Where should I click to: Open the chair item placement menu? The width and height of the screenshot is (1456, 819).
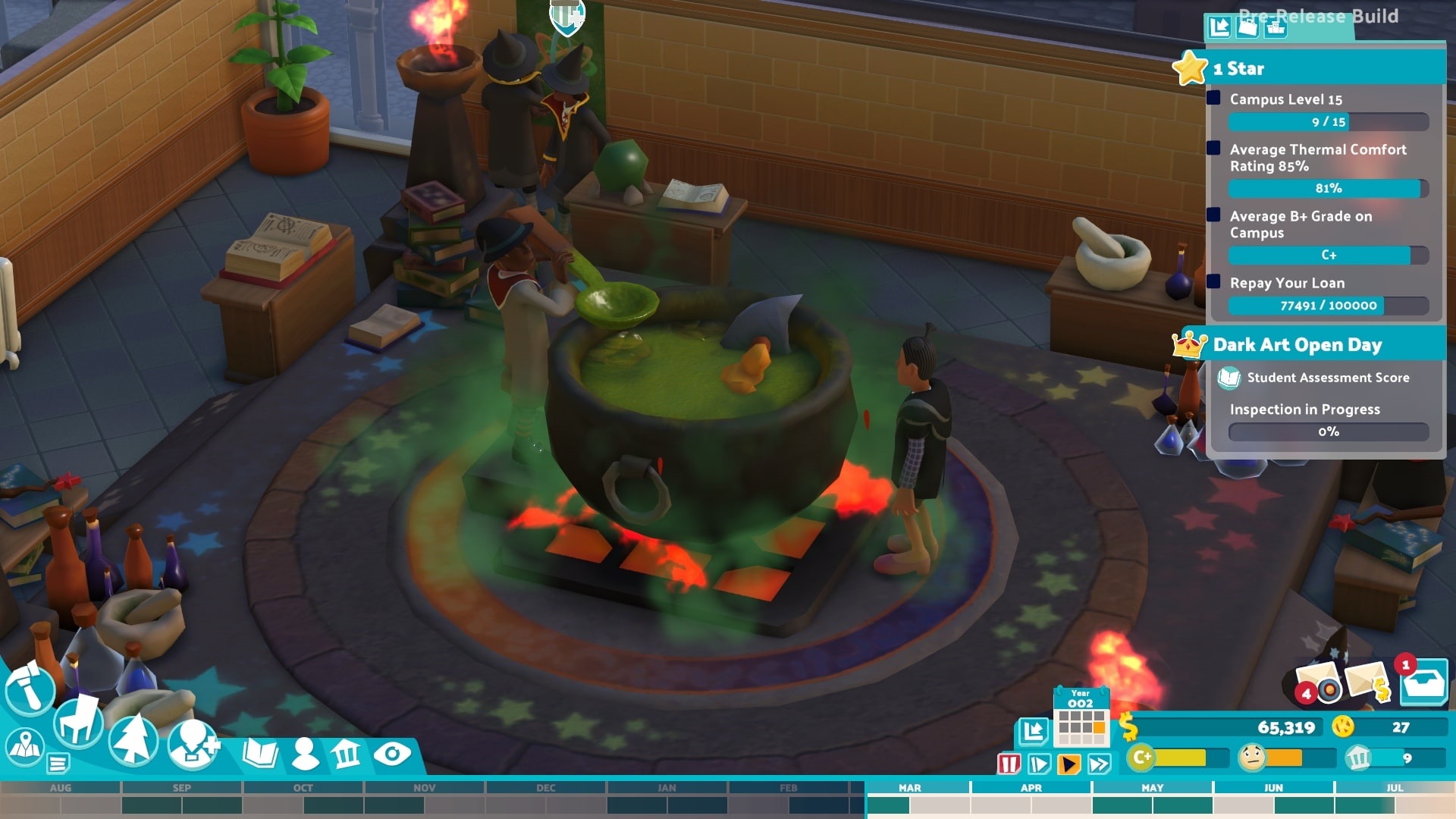click(x=78, y=720)
